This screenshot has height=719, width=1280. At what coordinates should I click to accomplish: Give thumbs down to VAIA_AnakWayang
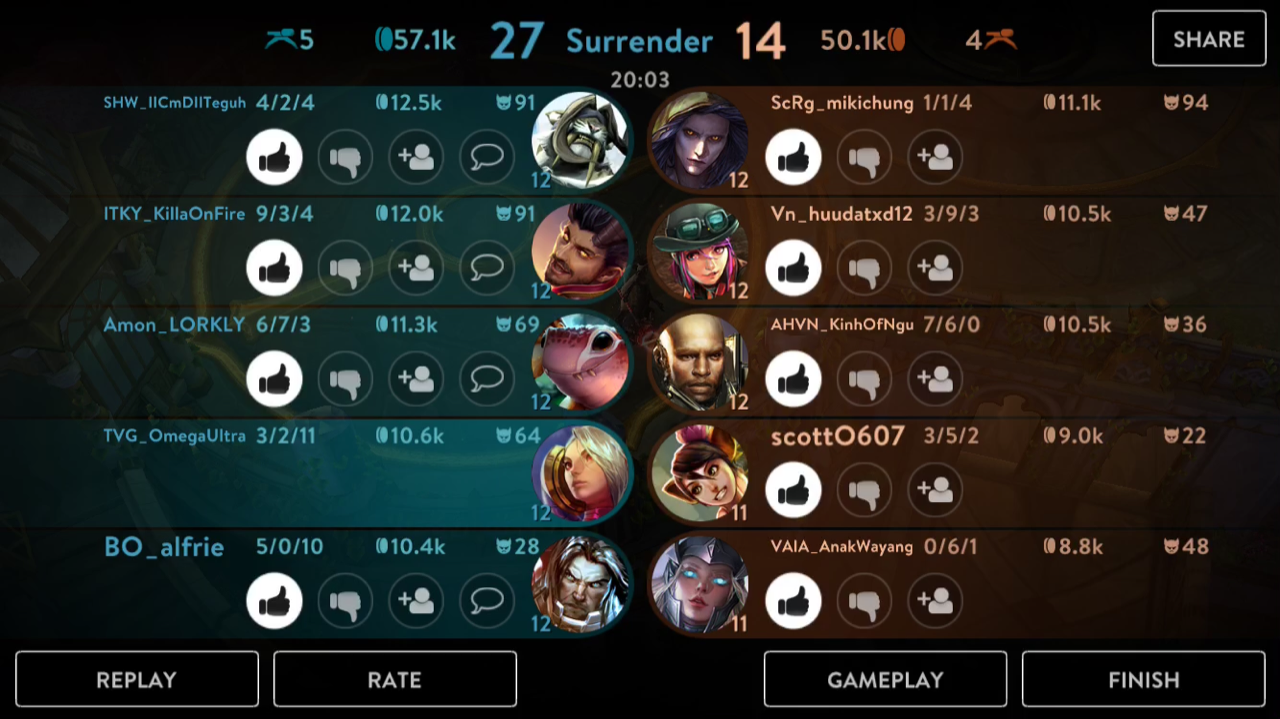point(864,601)
